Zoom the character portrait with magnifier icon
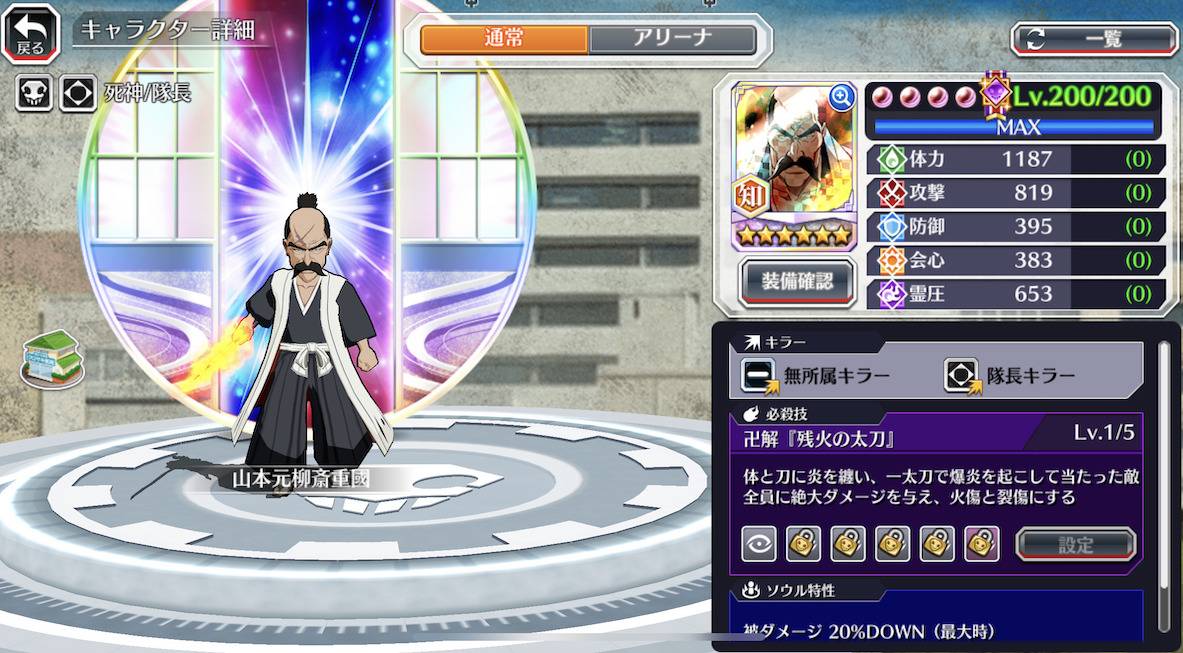The image size is (1183, 653). (842, 96)
